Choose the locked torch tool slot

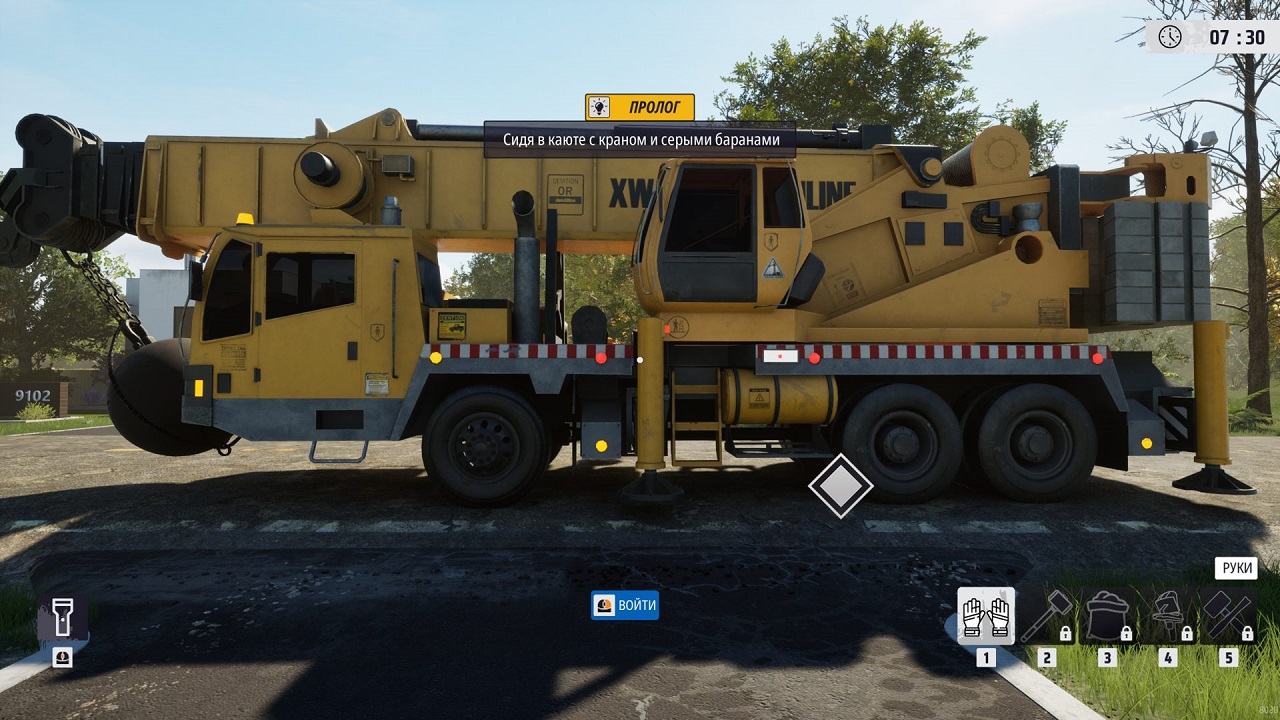[1167, 615]
